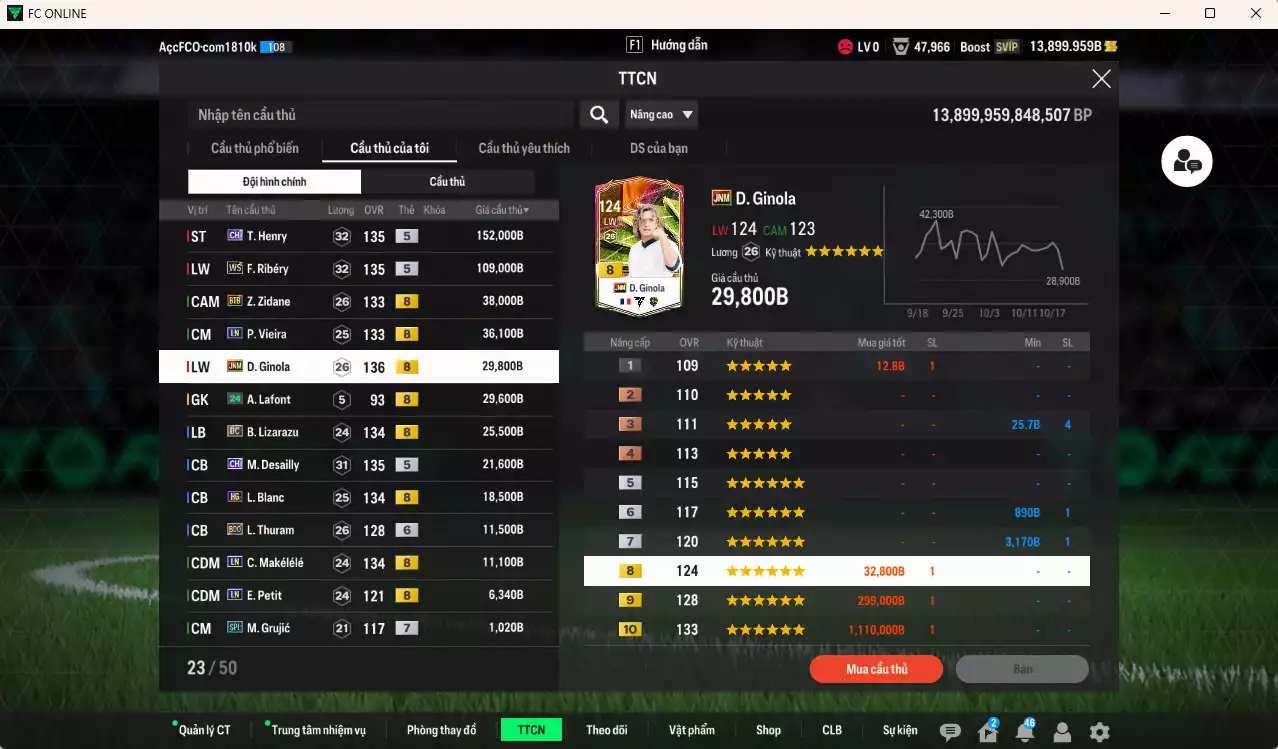Screen dimensions: 1278x749
Task: Select upgrade level 10 price row
Action: click(836, 630)
